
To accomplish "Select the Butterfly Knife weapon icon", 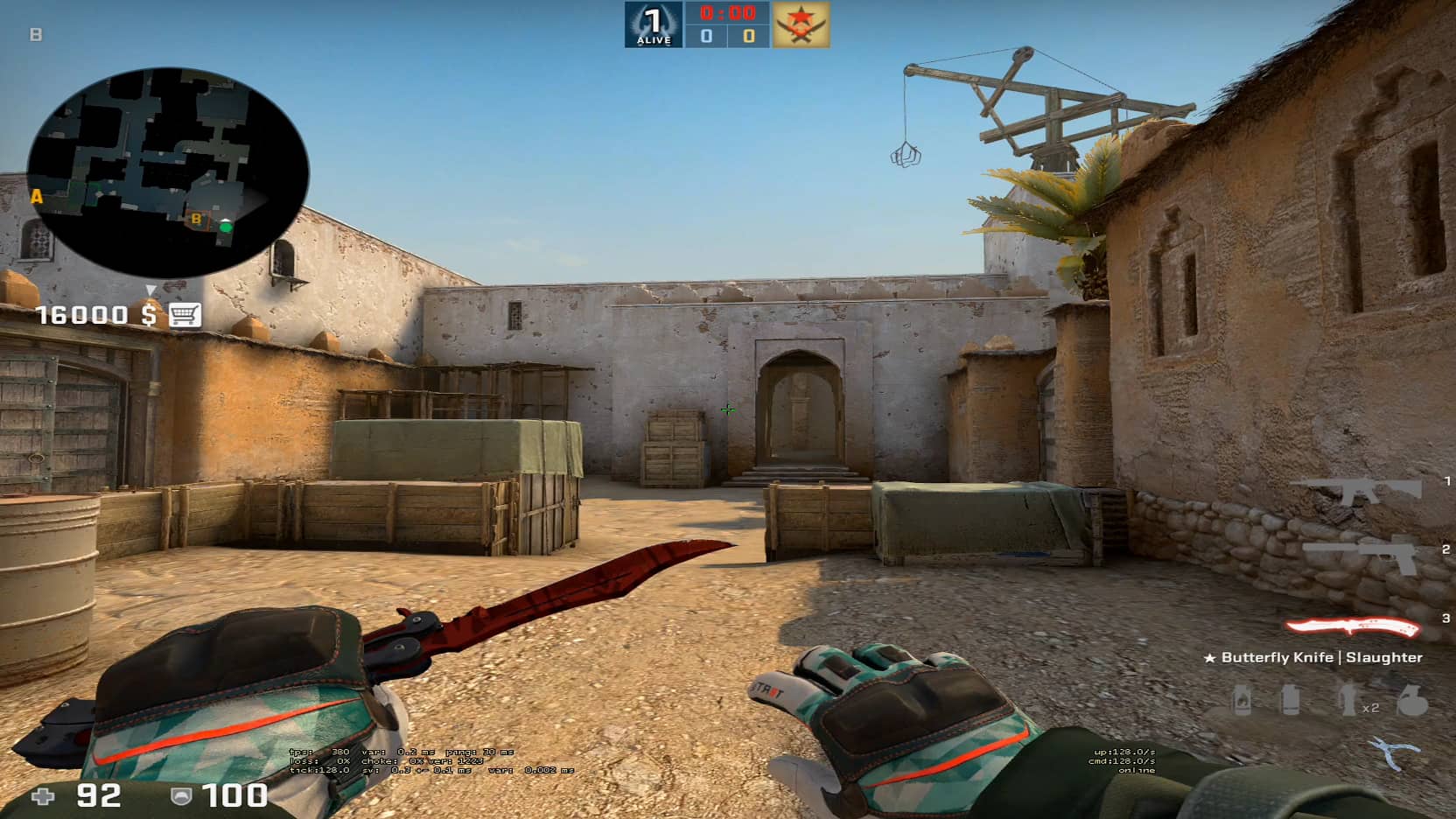I will point(1353,626).
